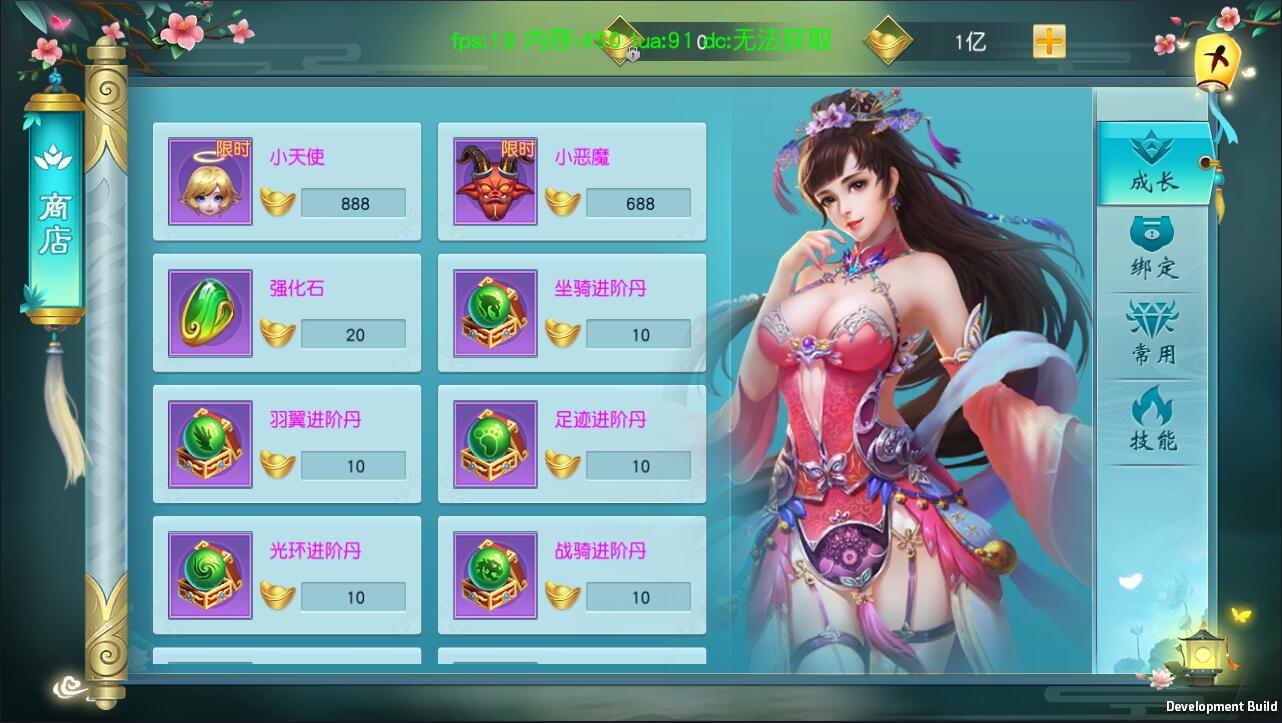Click the 20 price field of 强化石

[x=352, y=334]
